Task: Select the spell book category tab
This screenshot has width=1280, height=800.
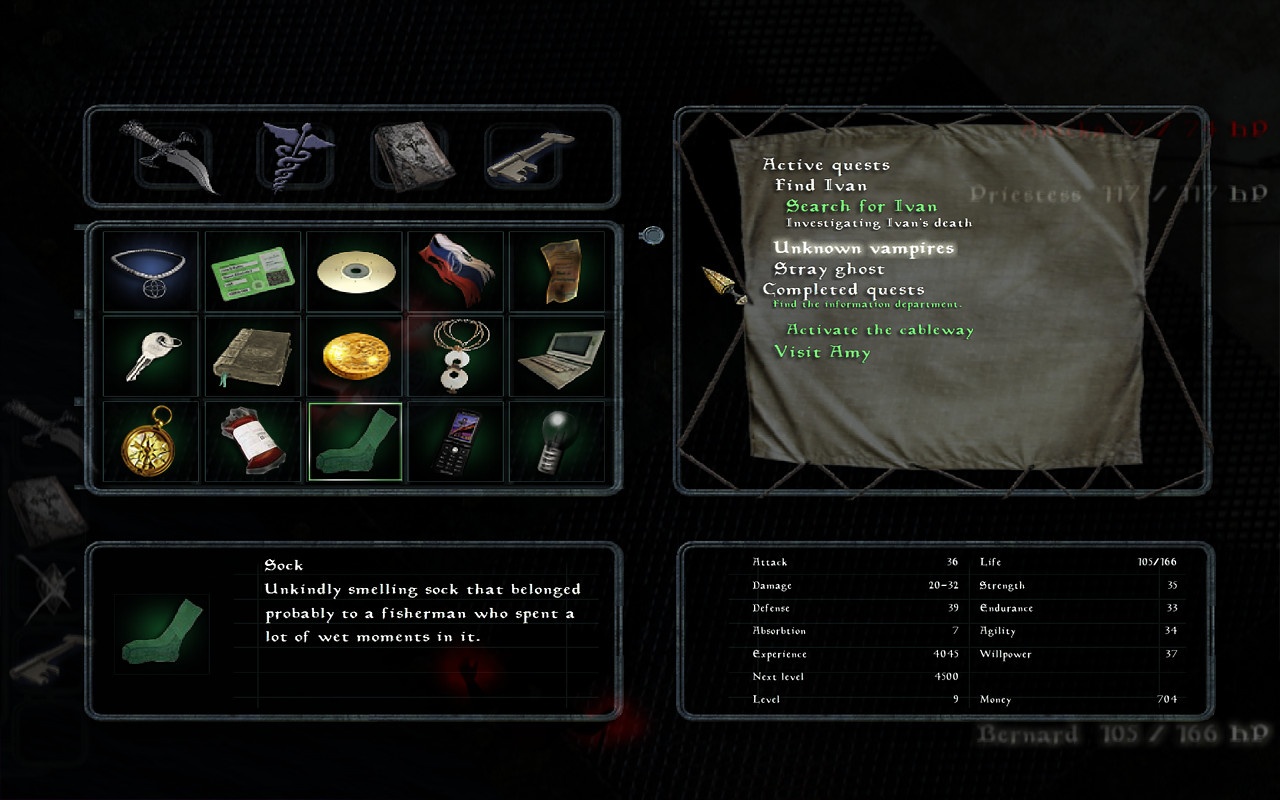Action: pos(408,156)
